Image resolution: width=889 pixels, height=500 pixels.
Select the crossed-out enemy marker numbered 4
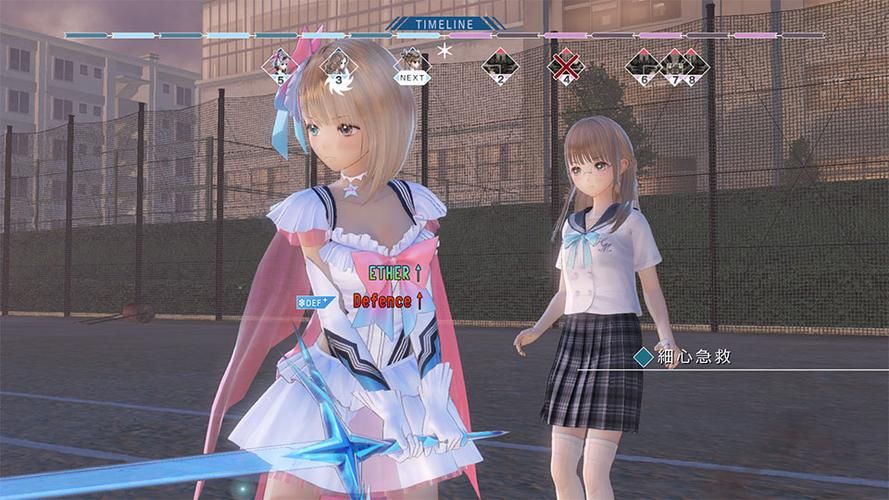(x=566, y=66)
